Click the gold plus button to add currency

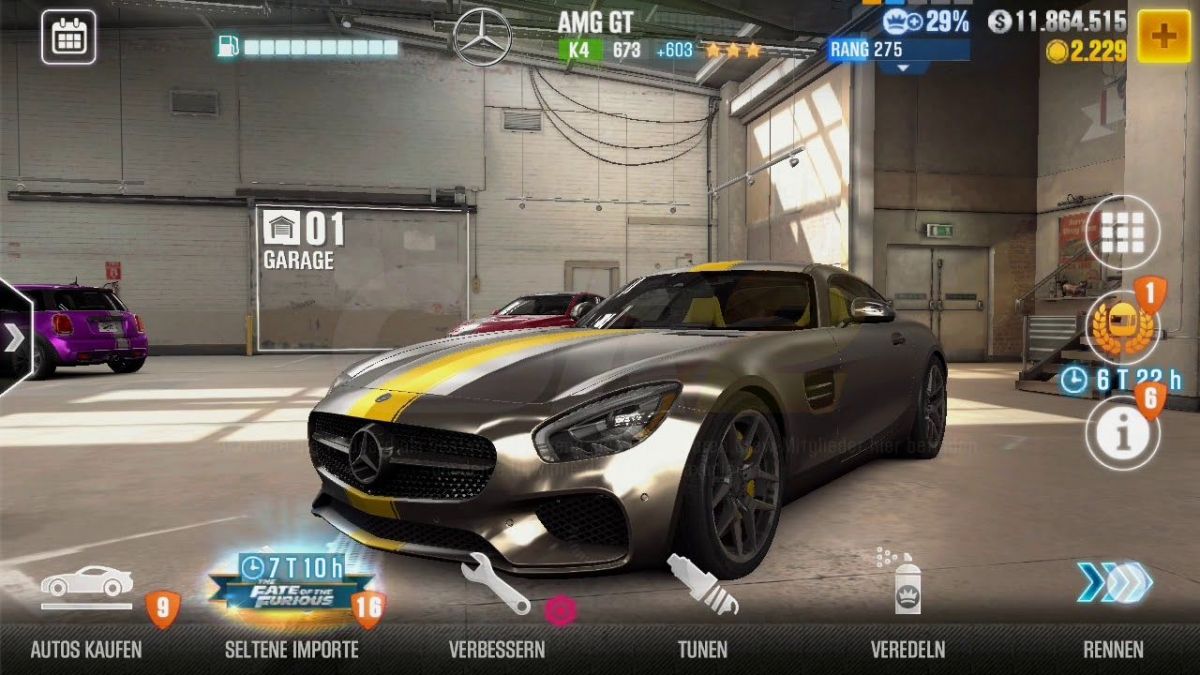coord(1163,37)
